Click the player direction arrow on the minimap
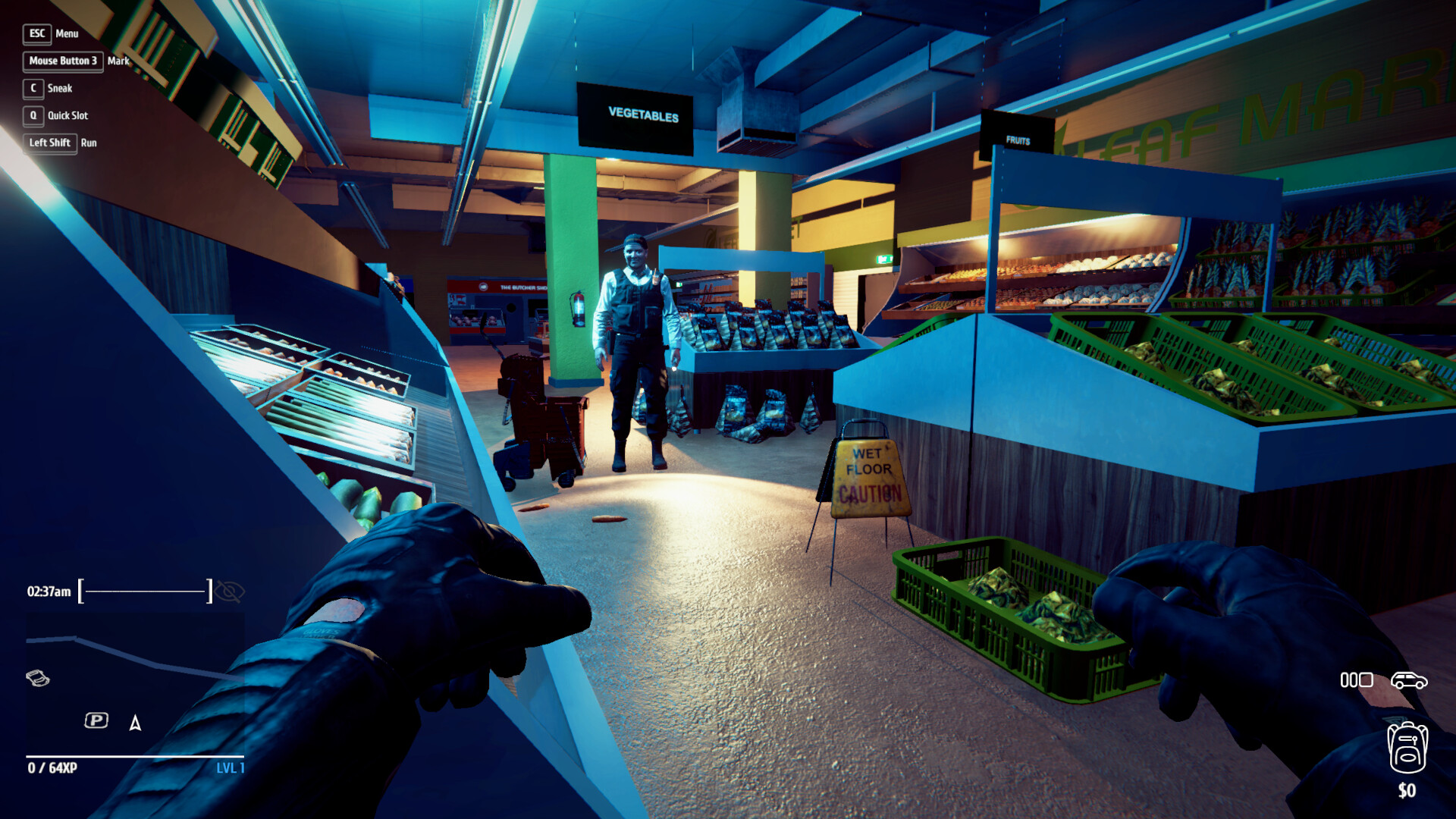Screen dimensions: 1456x819 [135, 722]
